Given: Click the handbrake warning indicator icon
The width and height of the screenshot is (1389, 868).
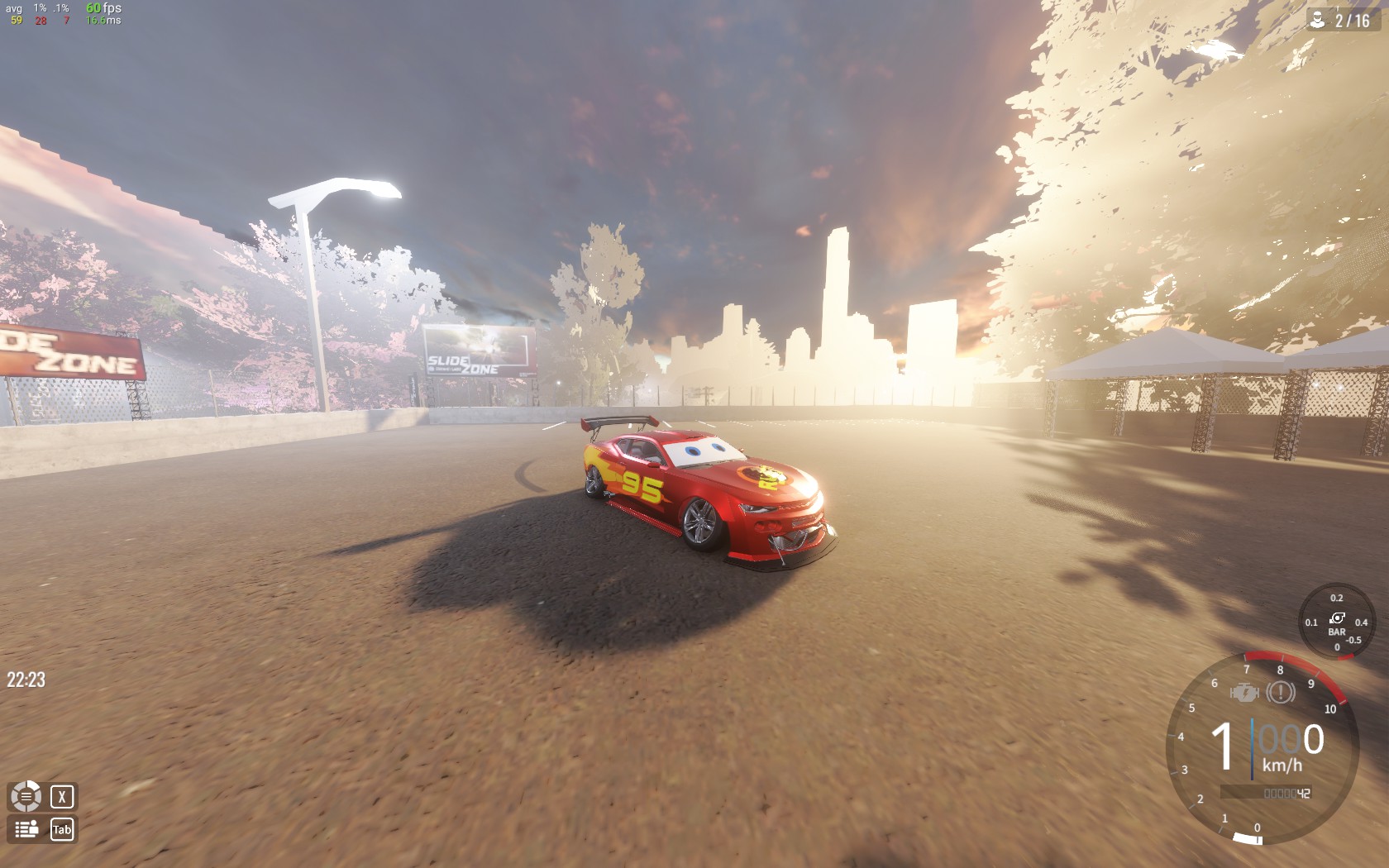Looking at the screenshot, I should point(1281,692).
